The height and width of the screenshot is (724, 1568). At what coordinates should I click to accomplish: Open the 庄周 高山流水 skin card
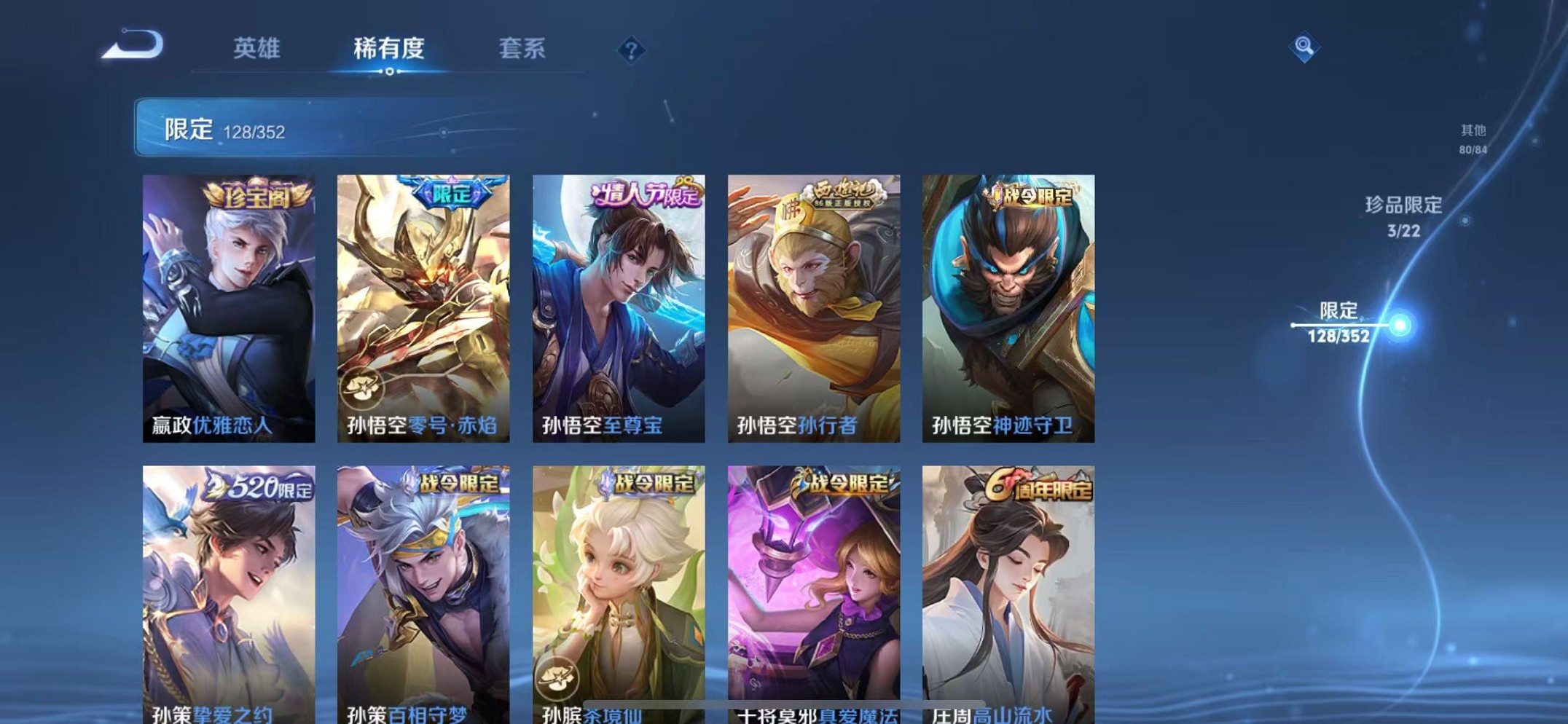click(x=1010, y=590)
